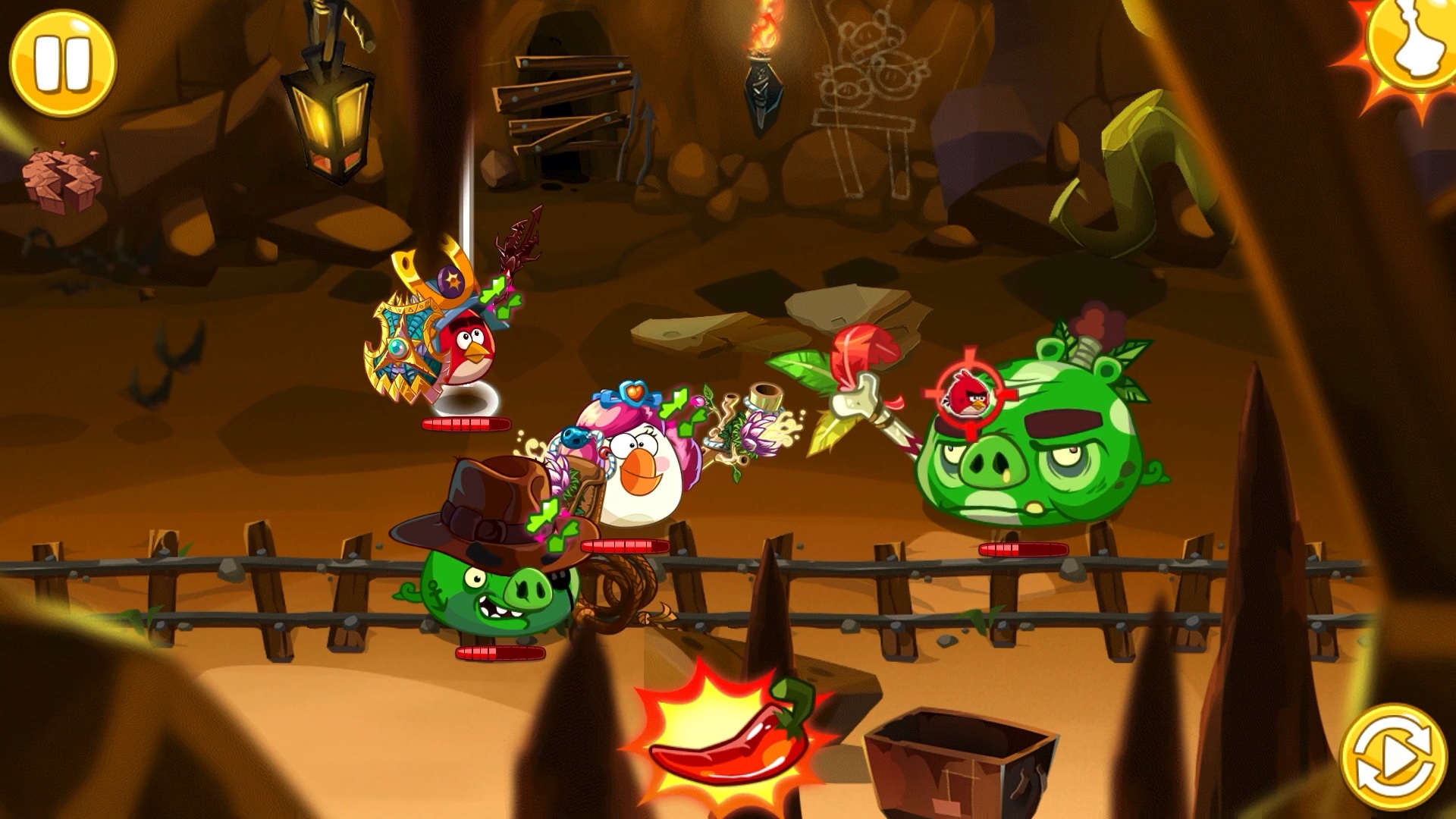Select the red knight bird
Viewport: 1456px width, 819px height.
461,350
